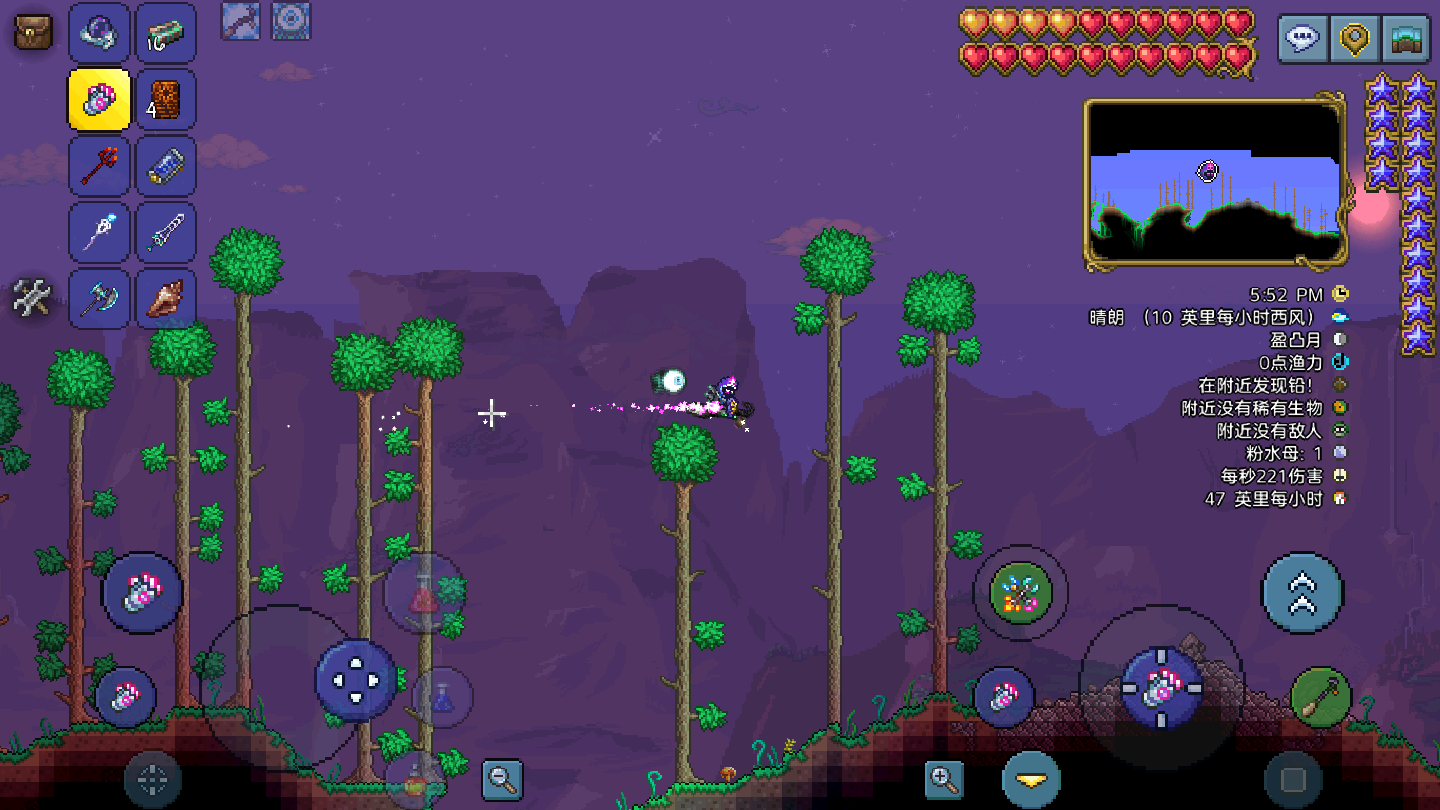
Task: Select the battle axe hotbar slot
Action: pos(99,299)
